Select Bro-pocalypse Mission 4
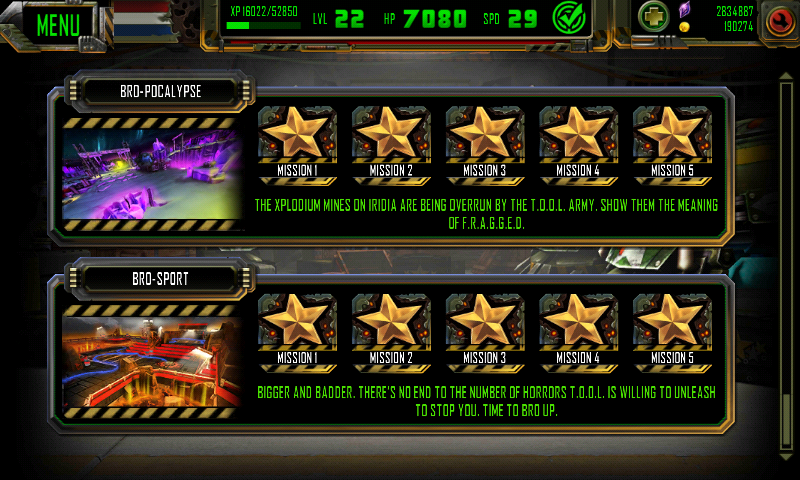 579,140
